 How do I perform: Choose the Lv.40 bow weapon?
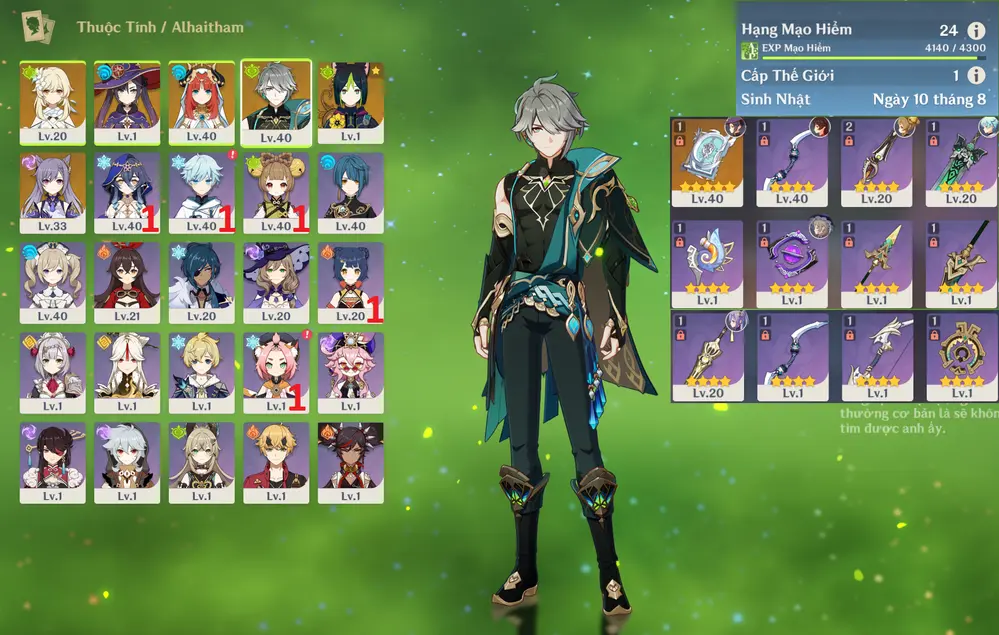(792, 160)
